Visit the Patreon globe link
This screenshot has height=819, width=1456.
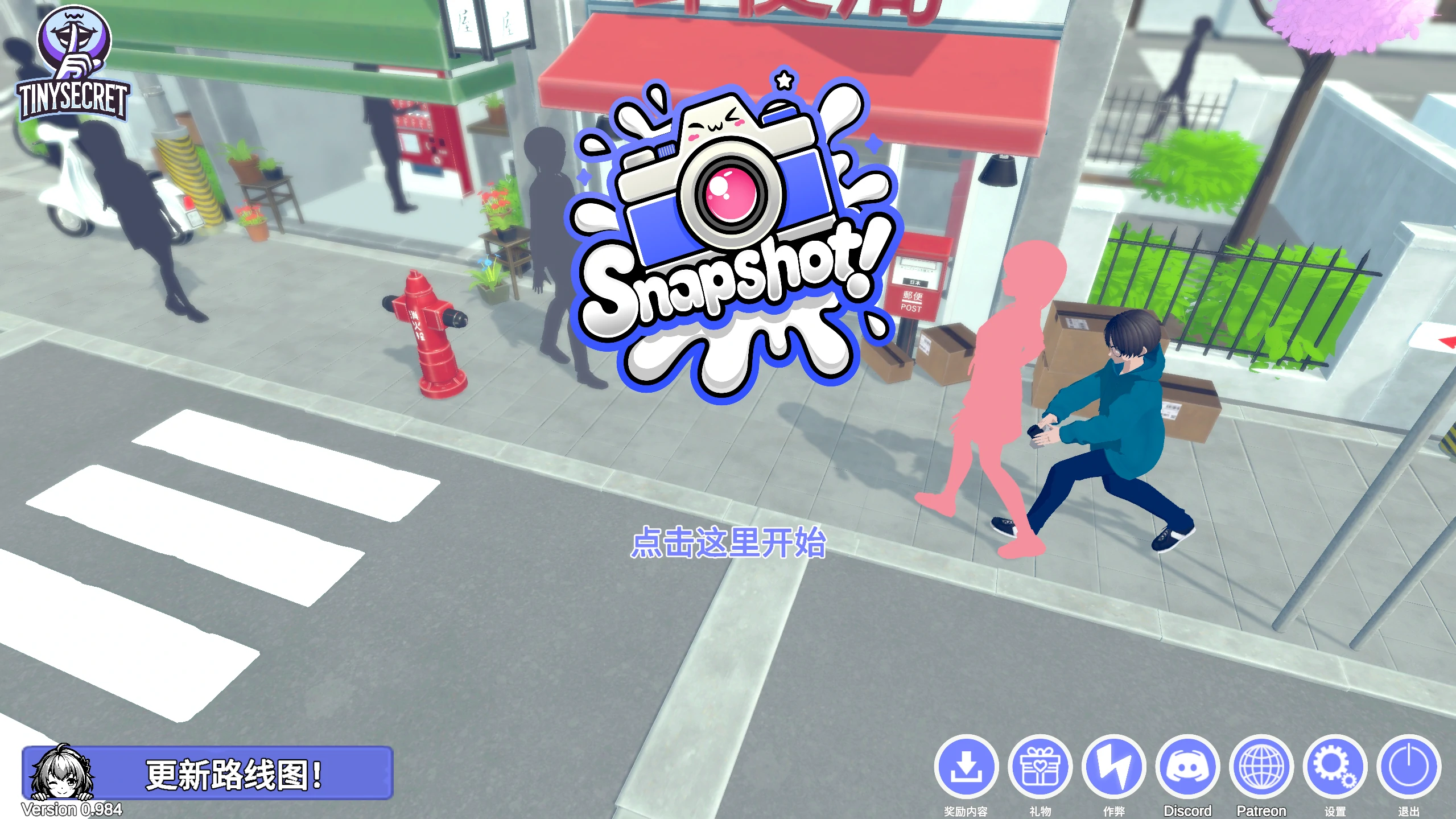[1261, 767]
